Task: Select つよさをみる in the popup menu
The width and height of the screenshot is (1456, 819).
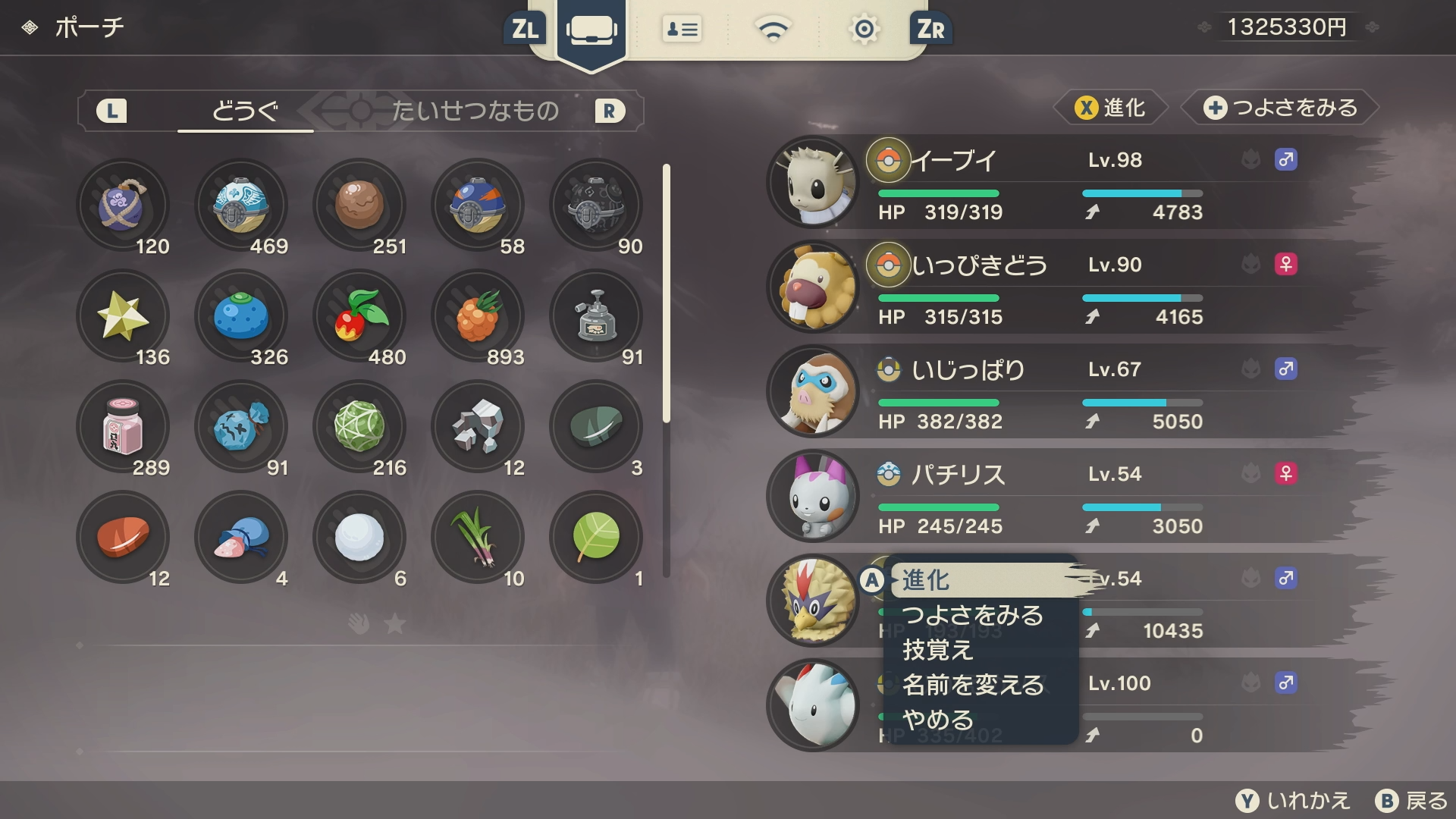Action: (973, 615)
